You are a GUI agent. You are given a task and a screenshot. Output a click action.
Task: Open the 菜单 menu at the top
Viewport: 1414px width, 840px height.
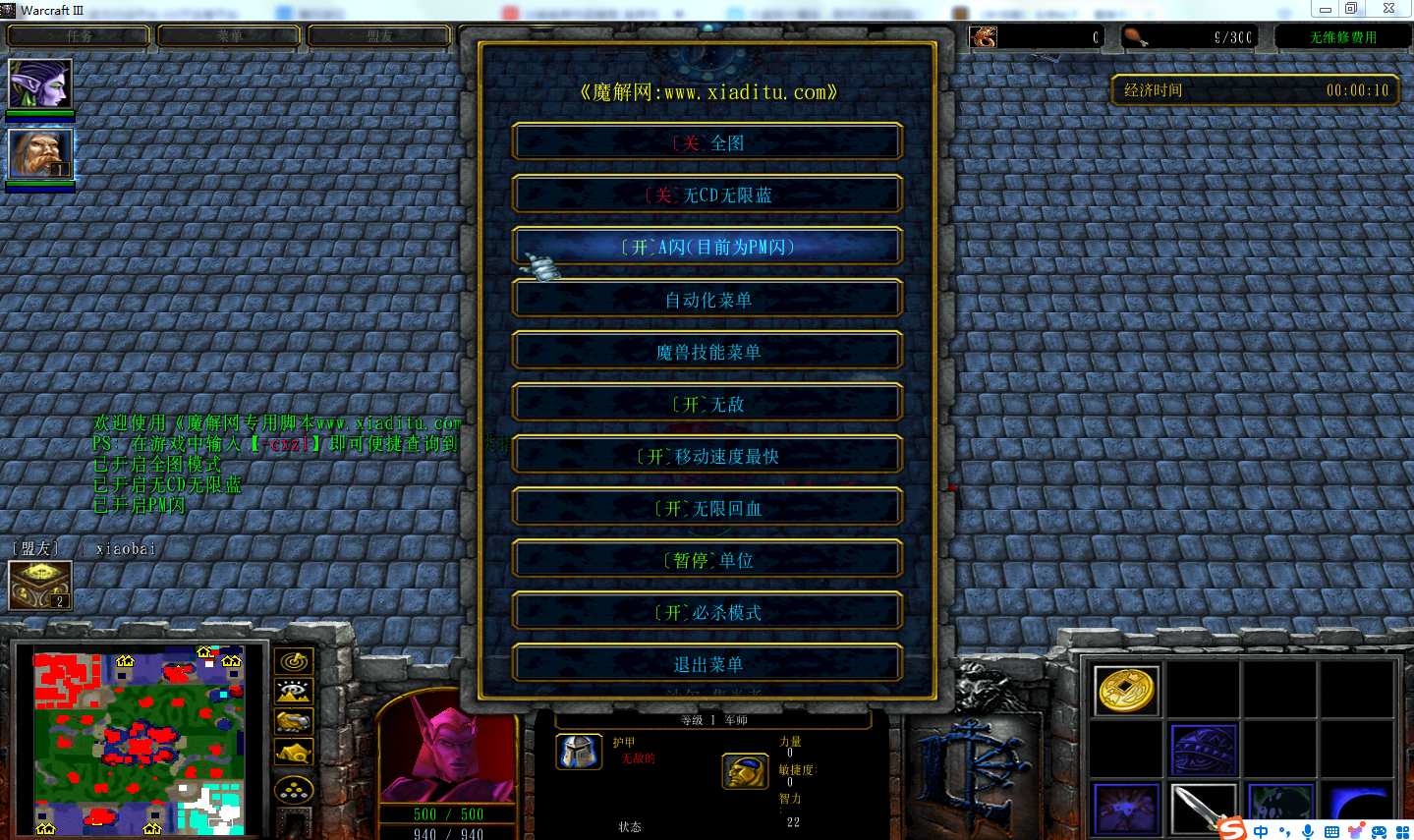coord(228,36)
